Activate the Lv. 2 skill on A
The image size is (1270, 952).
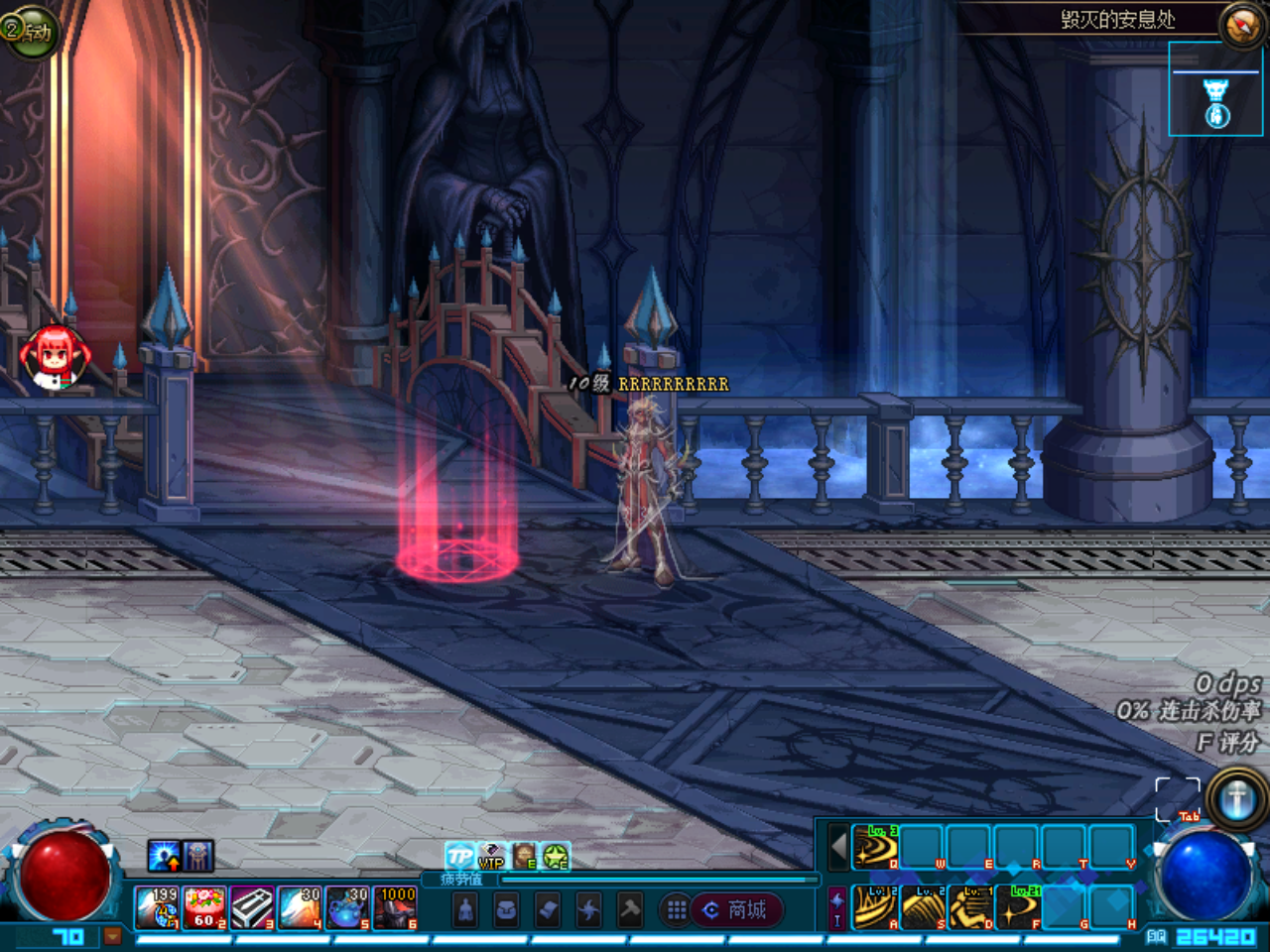[x=875, y=907]
